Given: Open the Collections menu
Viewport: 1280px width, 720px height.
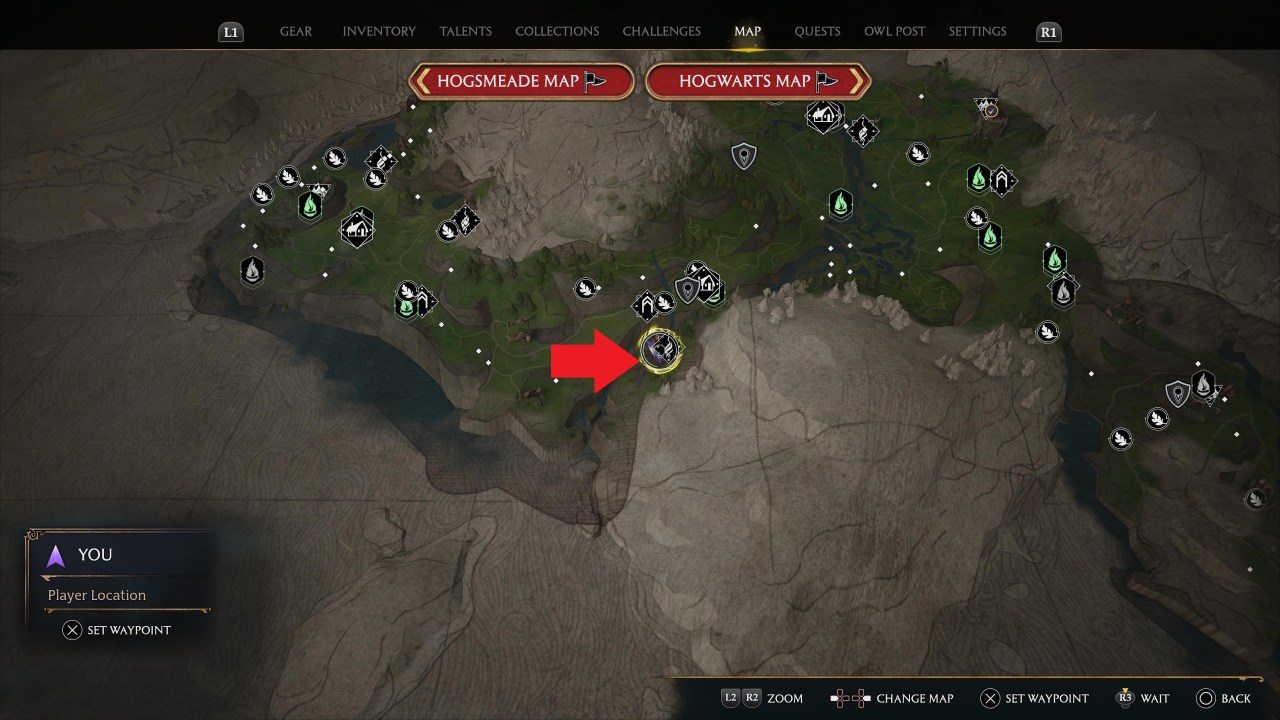Looking at the screenshot, I should click(557, 31).
